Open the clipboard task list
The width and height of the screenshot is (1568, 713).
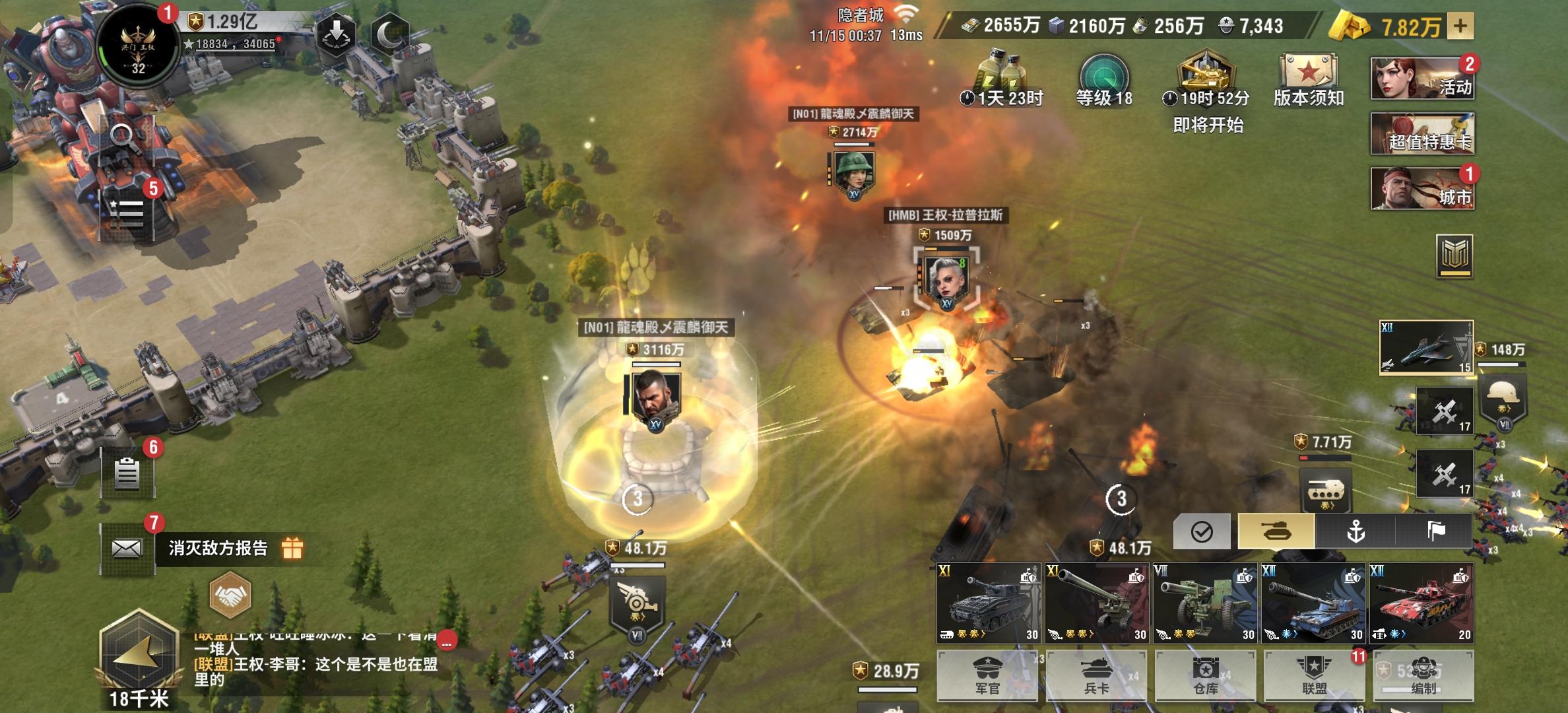[127, 473]
